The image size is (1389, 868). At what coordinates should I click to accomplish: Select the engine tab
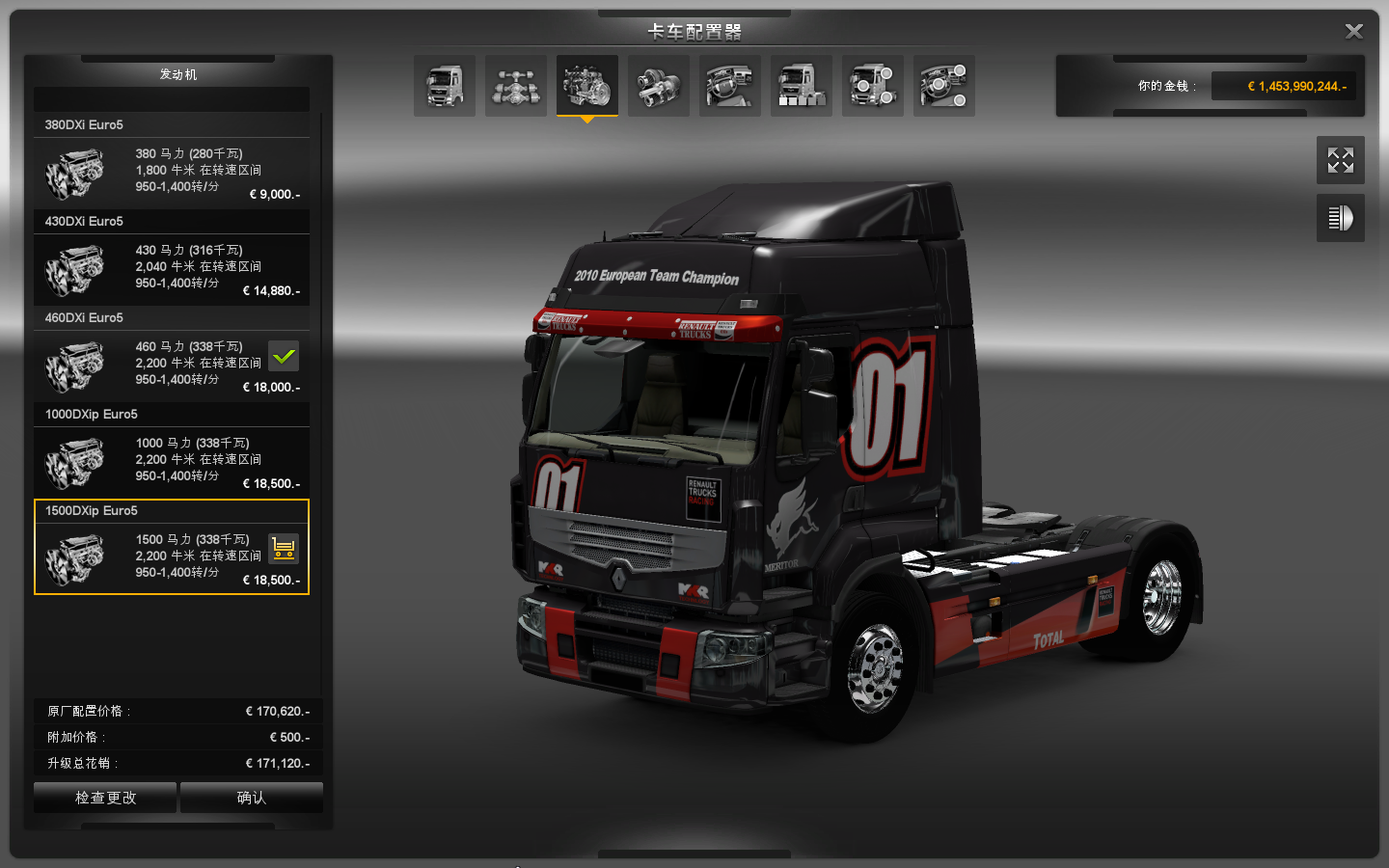pos(587,86)
